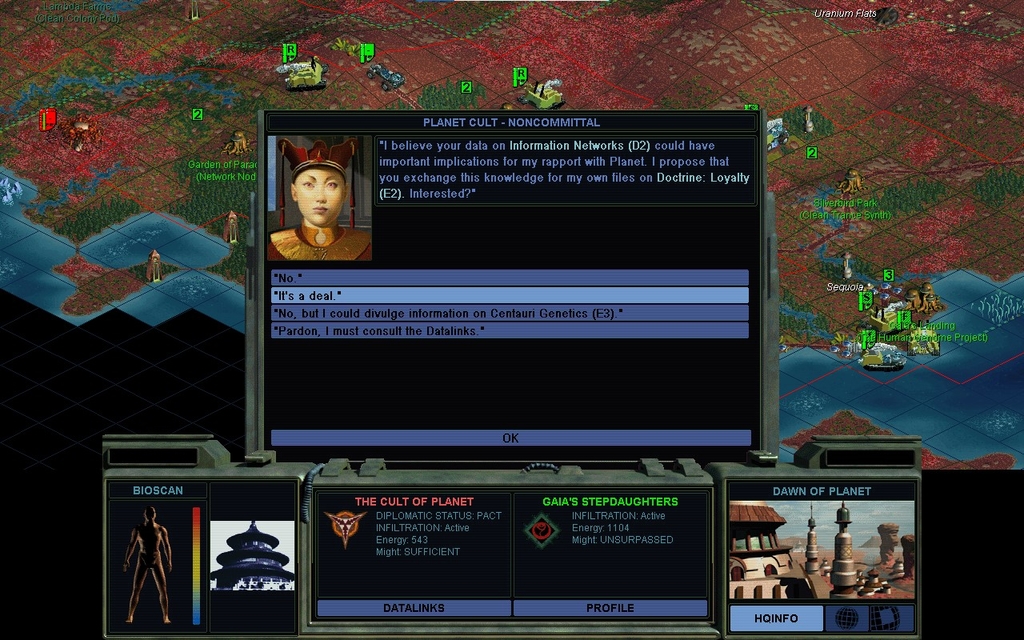This screenshot has height=640, width=1024.
Task: Confirm the dialogue with OK
Action: pos(510,438)
